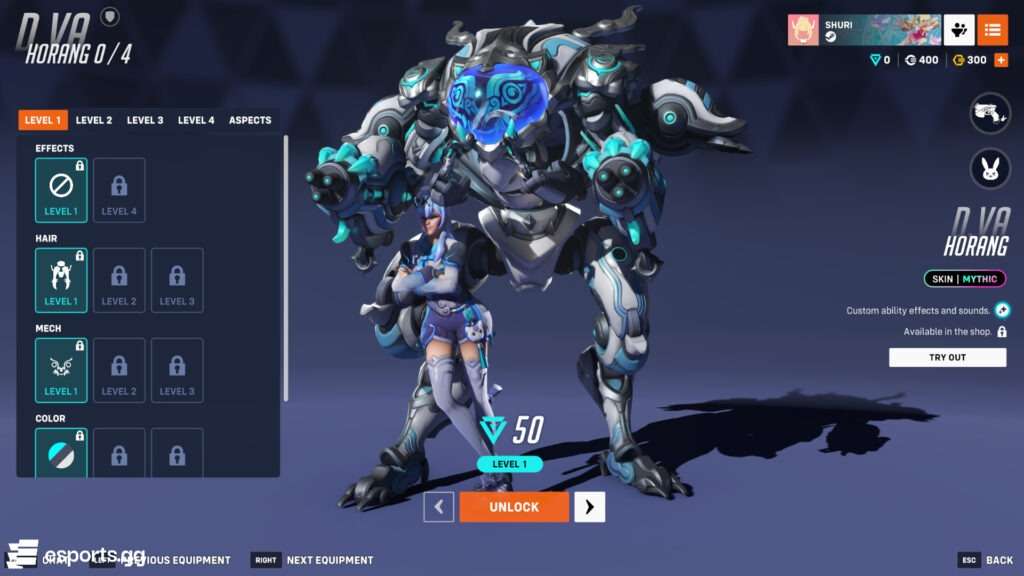Choose the Level 1 Mech option

tap(61, 370)
